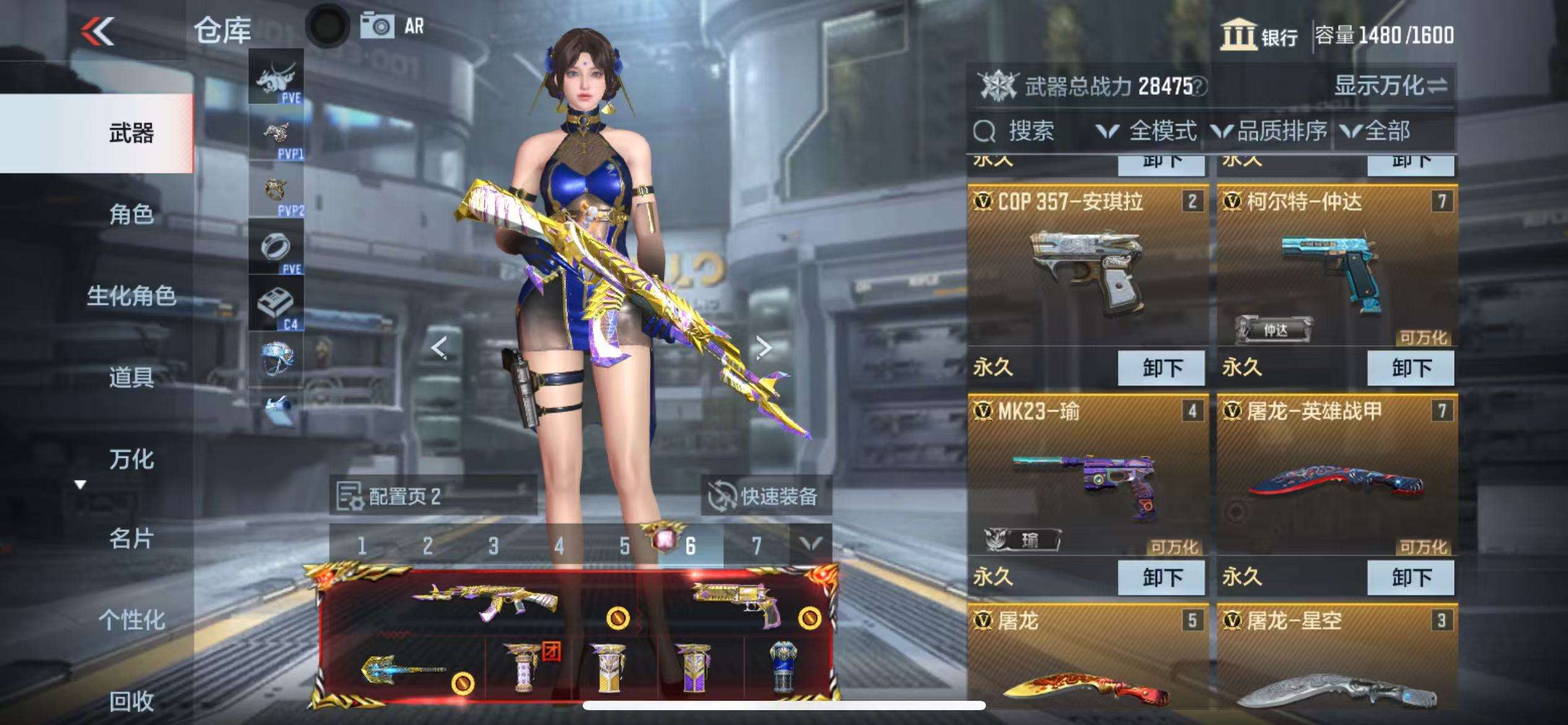Open the 个性化 personalization category
This screenshot has width=1568, height=725.
[x=131, y=620]
